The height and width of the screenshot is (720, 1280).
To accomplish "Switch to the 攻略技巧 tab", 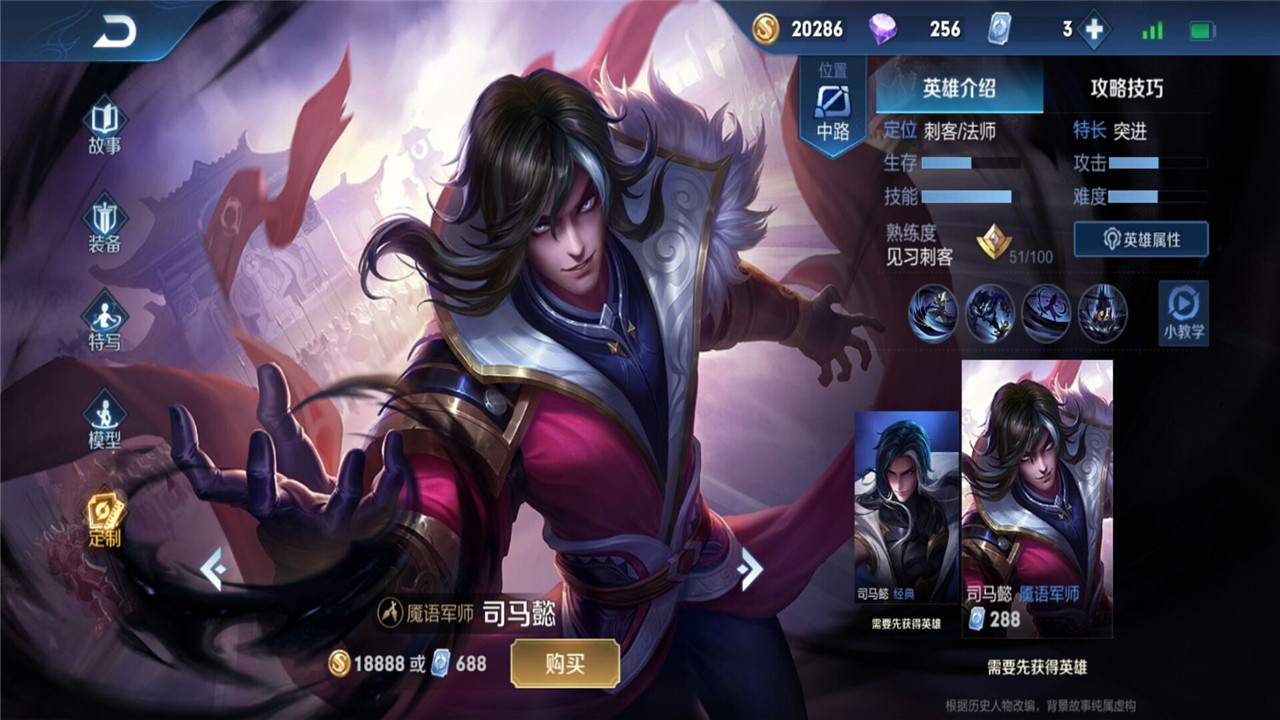I will (1127, 88).
